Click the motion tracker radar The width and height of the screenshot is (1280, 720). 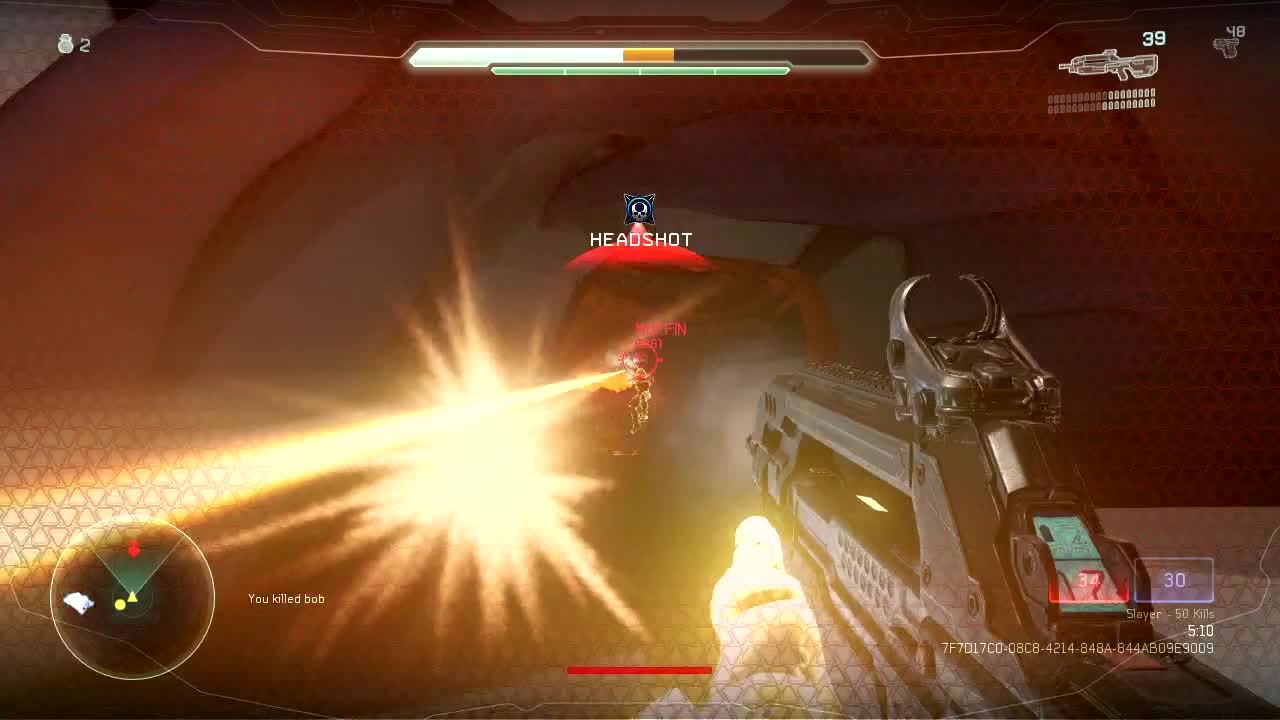coord(132,598)
